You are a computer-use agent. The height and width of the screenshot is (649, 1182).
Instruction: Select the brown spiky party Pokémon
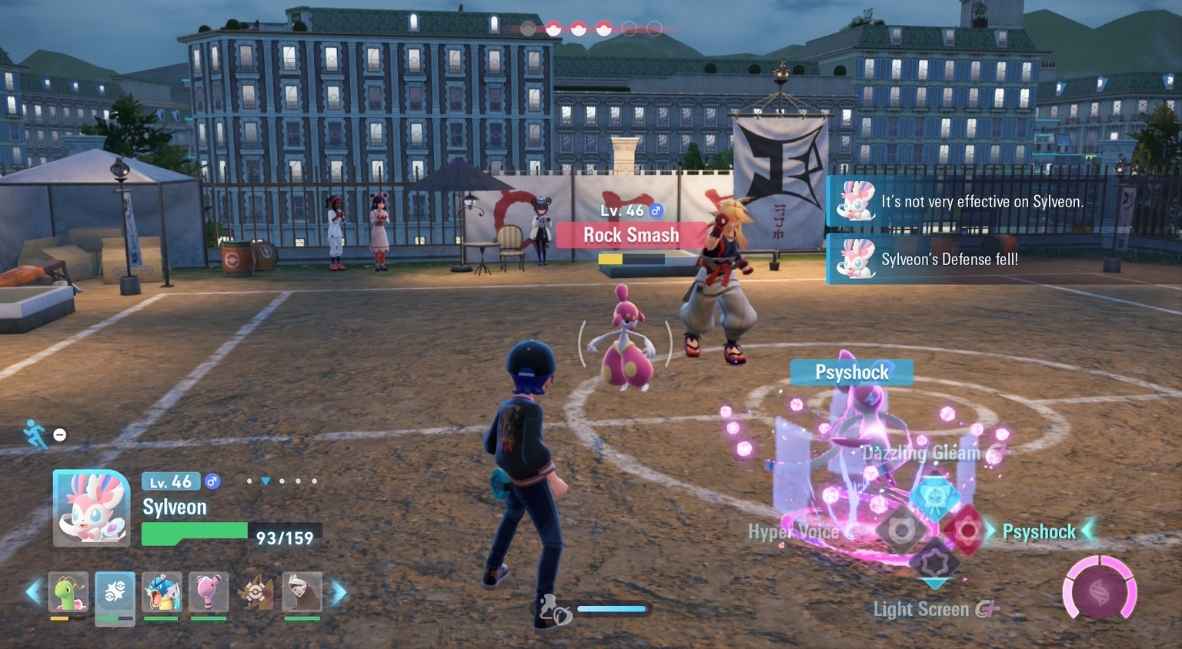256,592
